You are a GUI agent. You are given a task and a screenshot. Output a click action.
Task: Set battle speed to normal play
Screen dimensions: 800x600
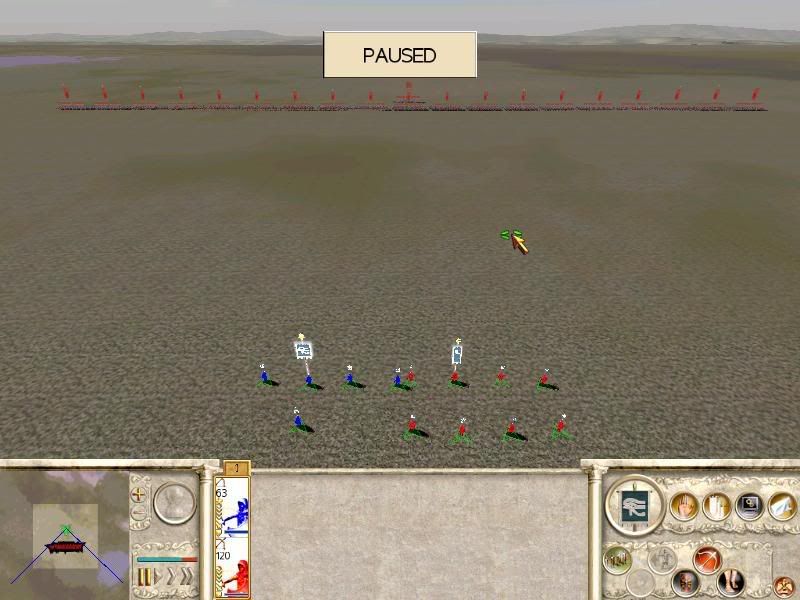(x=159, y=577)
